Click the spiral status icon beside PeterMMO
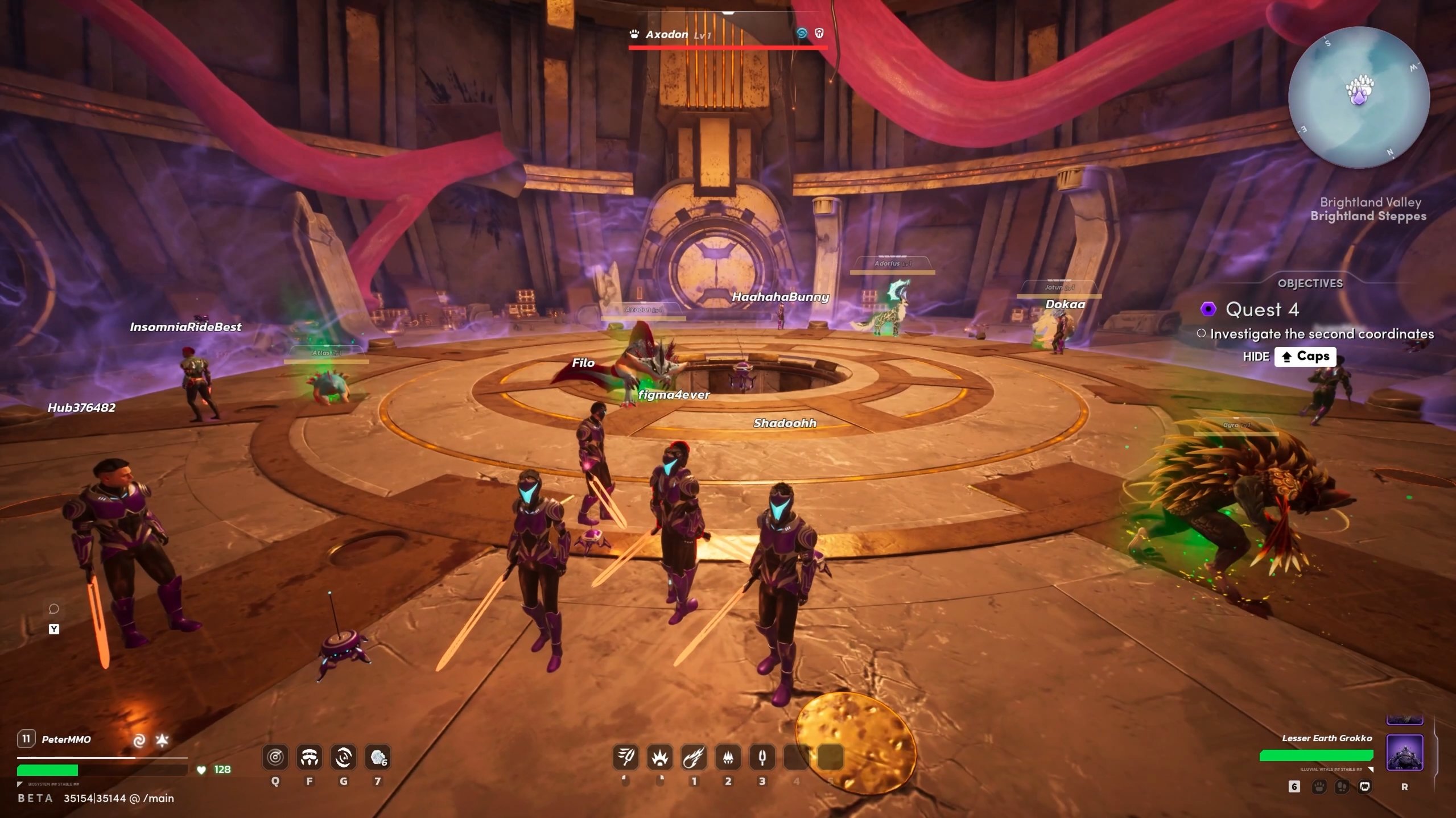 [139, 740]
